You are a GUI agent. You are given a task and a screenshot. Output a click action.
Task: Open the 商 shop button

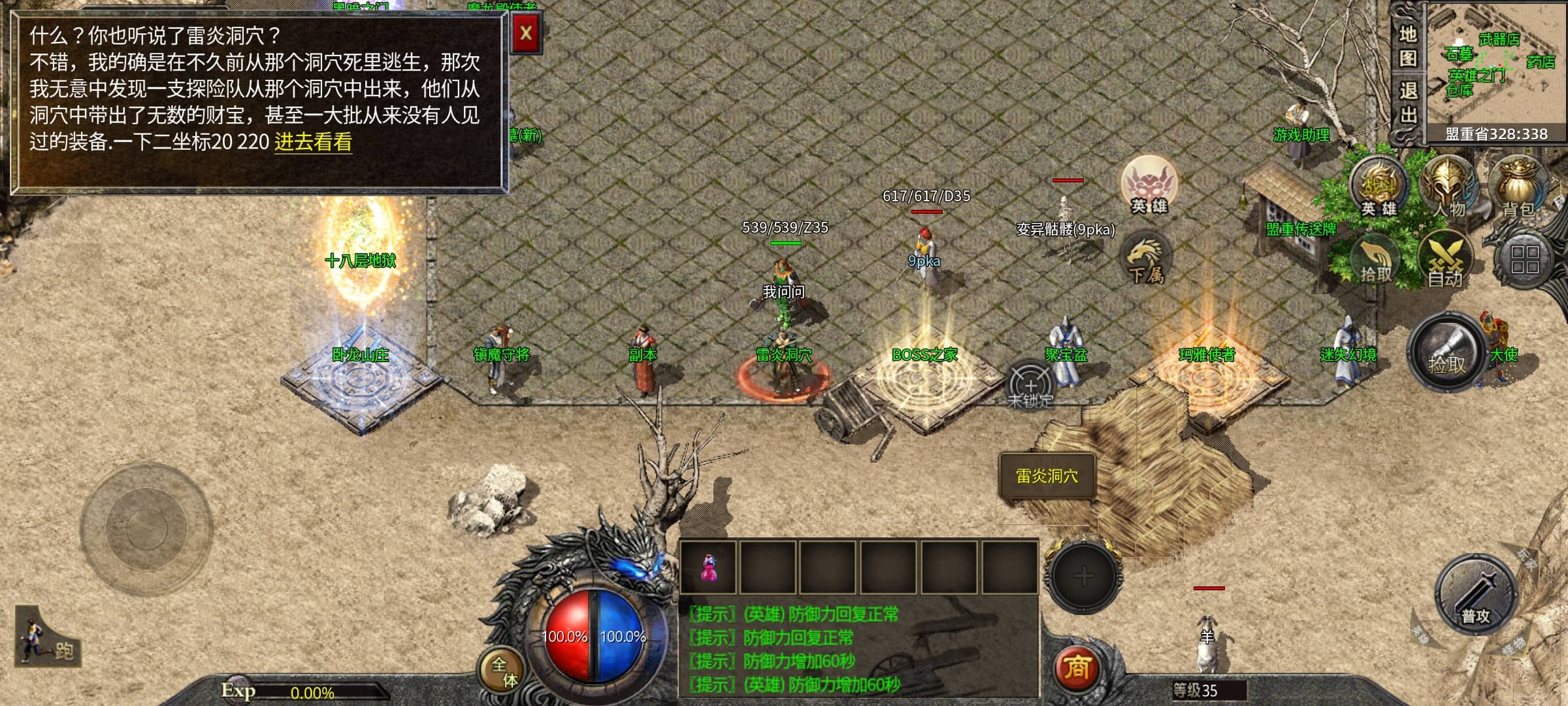tap(1077, 667)
